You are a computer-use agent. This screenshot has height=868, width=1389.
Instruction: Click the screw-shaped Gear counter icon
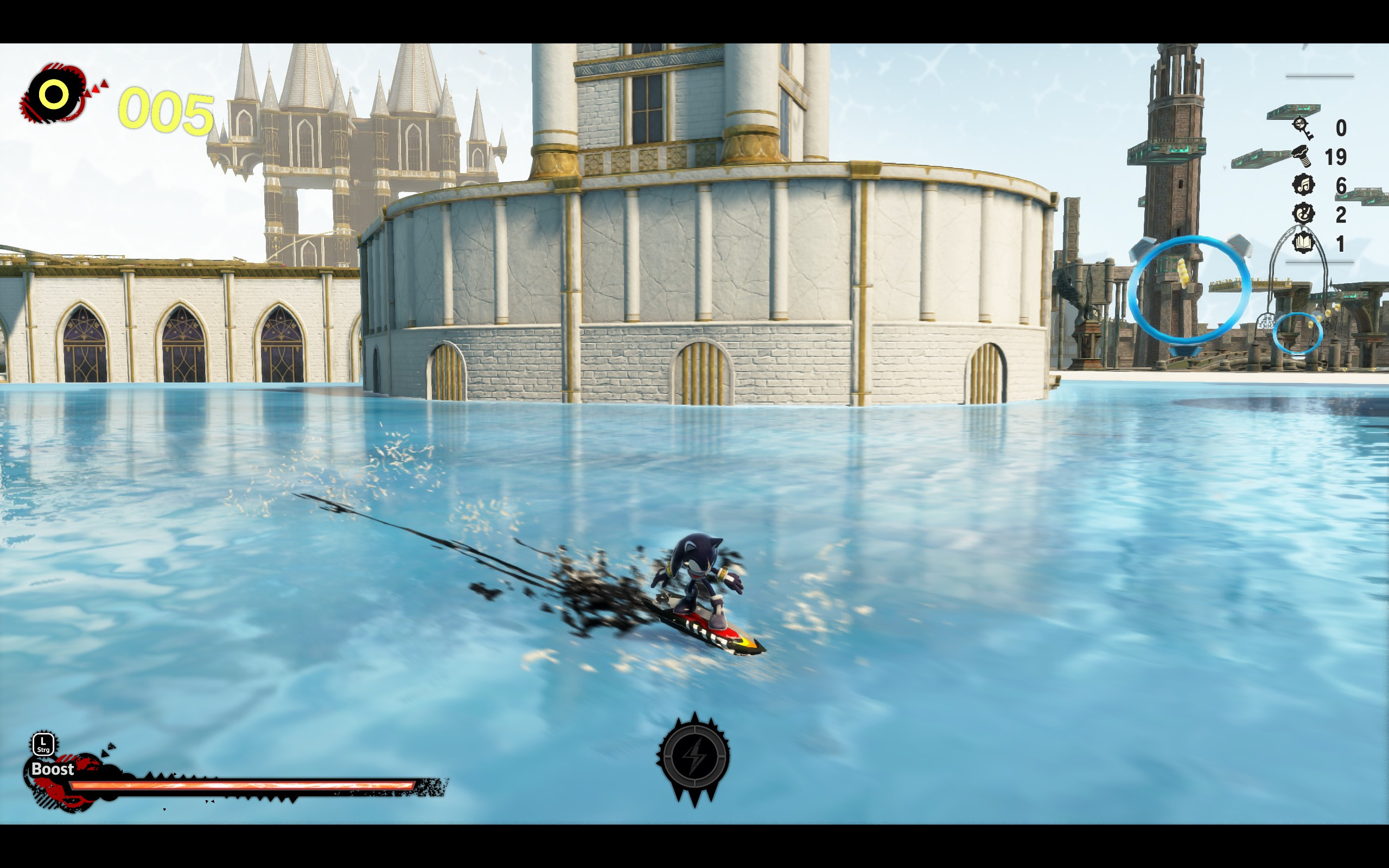point(1302,157)
